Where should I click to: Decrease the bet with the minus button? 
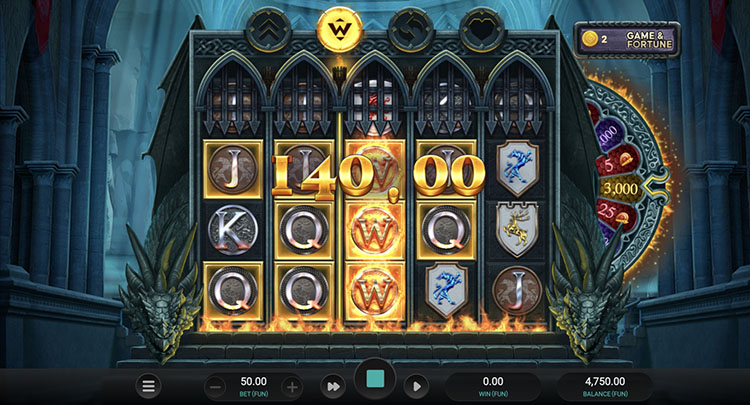click(x=216, y=386)
